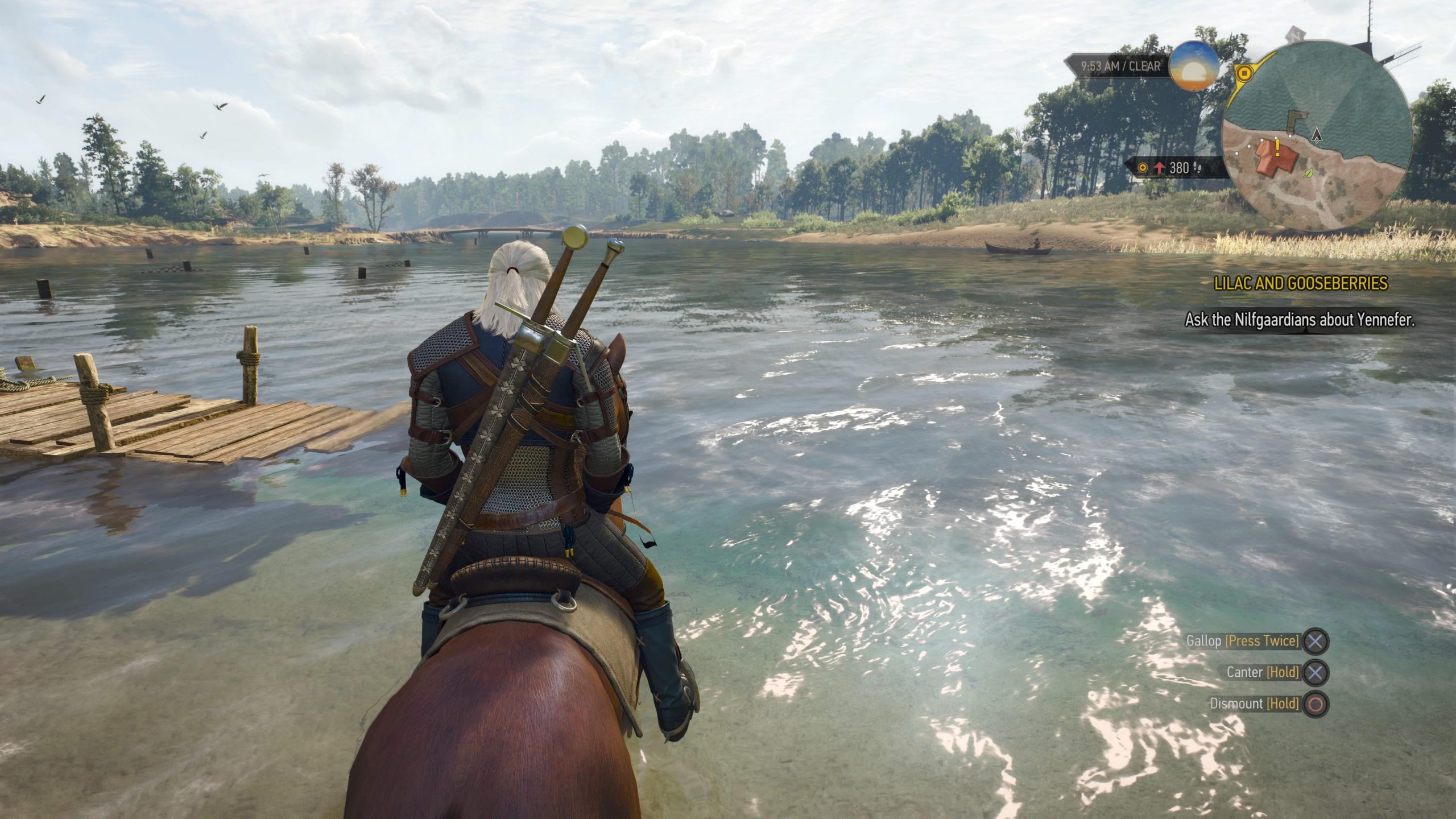Expand the 9:53 AM / CLEAR weather banner
The image size is (1456, 819).
click(1120, 65)
